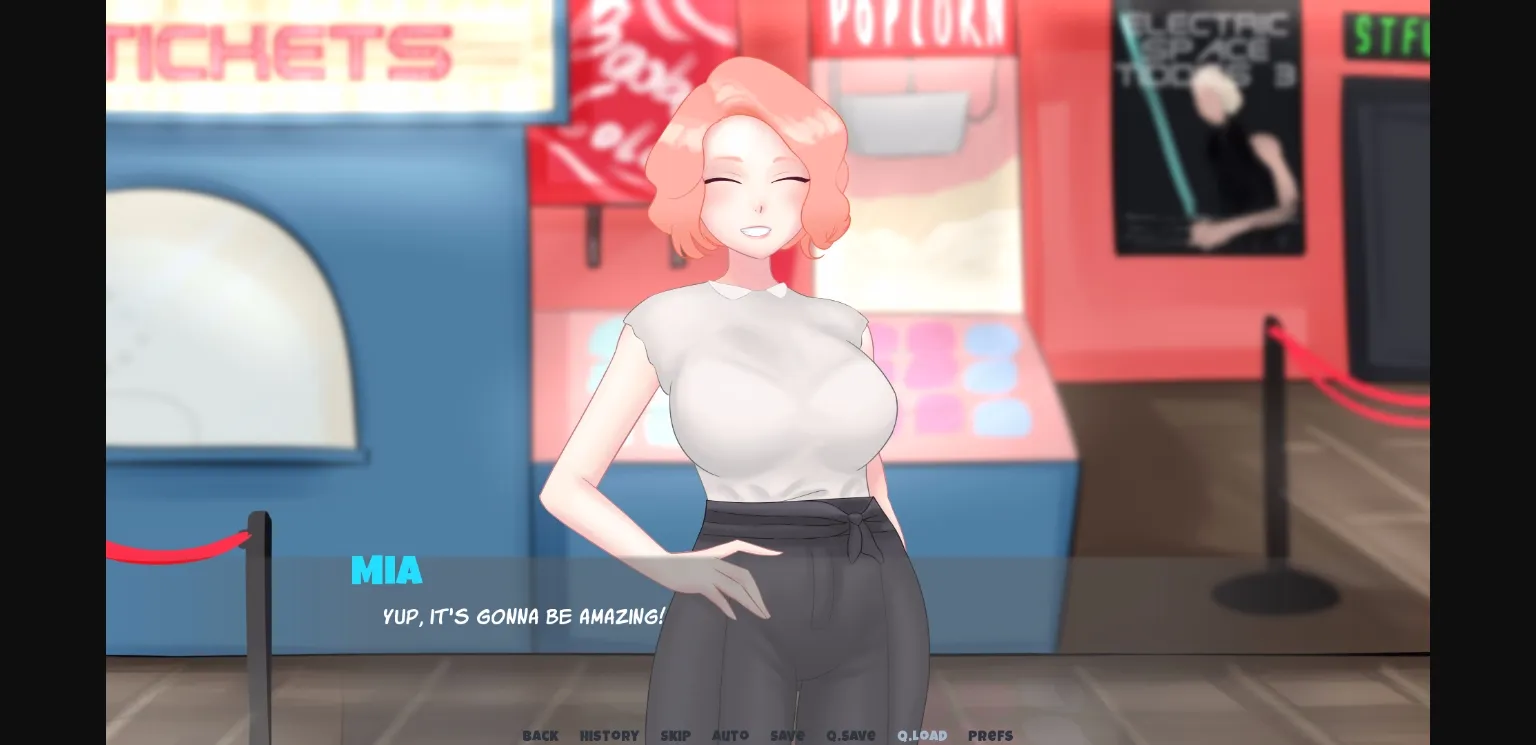Click the Back button to rewind dialogue
The width and height of the screenshot is (1536, 745).
[540, 735]
